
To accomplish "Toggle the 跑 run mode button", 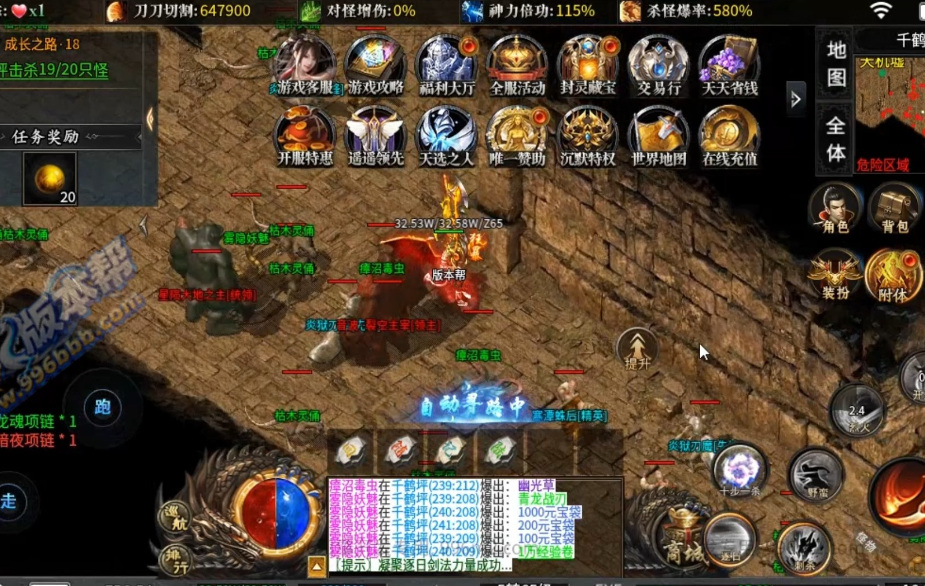I will (101, 408).
